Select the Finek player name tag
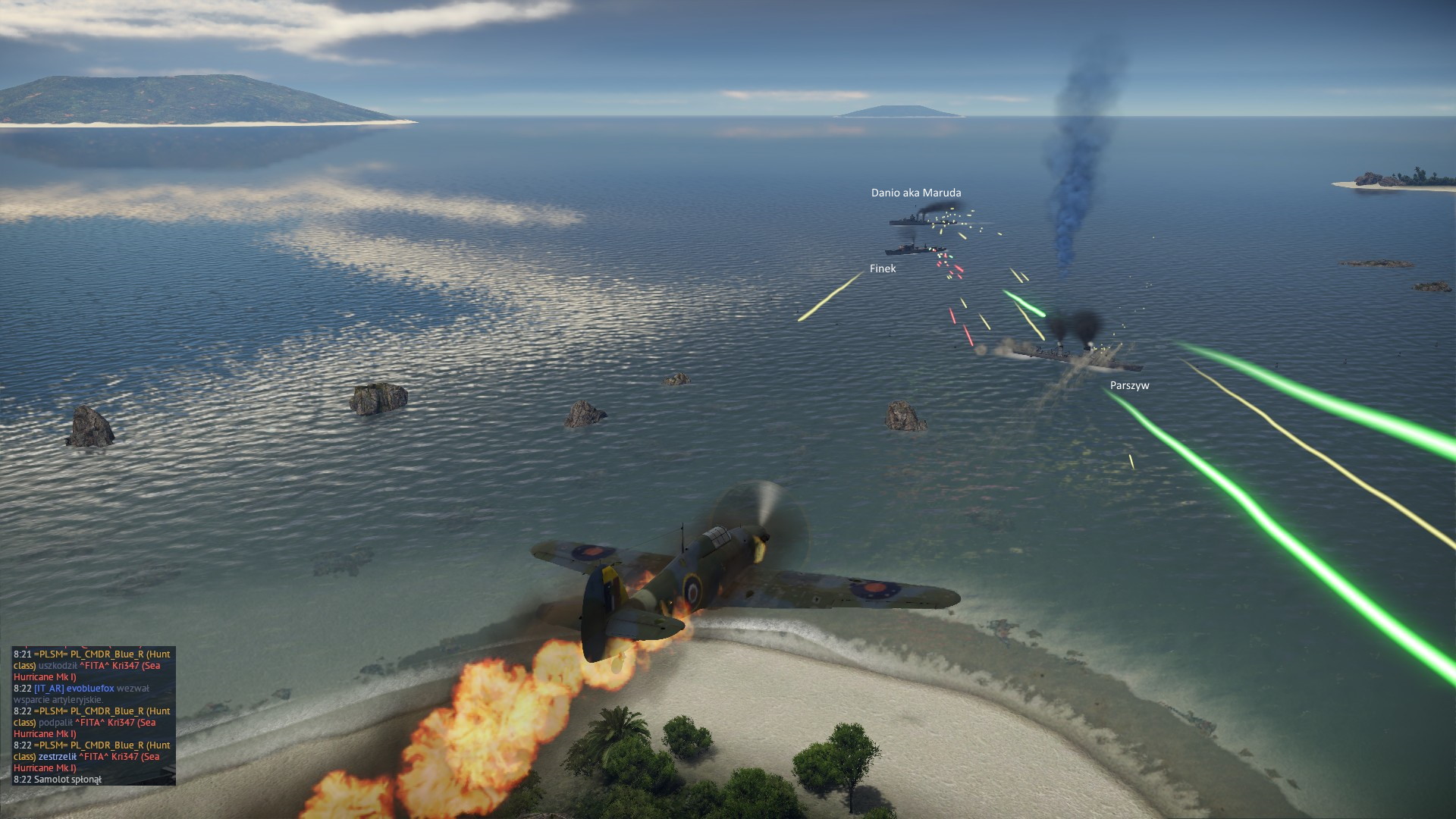 point(882,268)
